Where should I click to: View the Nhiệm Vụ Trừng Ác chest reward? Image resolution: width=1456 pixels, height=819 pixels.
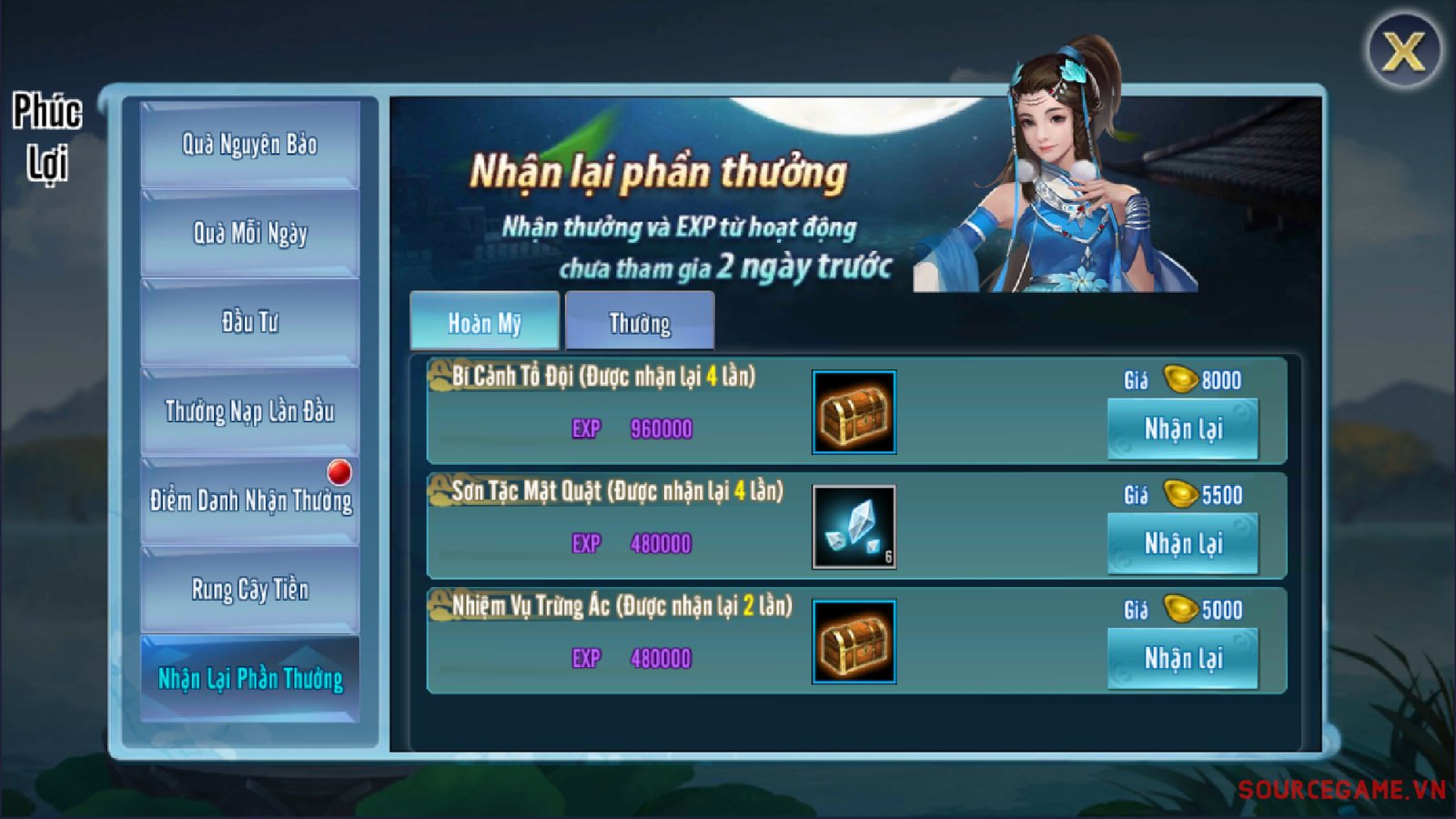tap(854, 642)
